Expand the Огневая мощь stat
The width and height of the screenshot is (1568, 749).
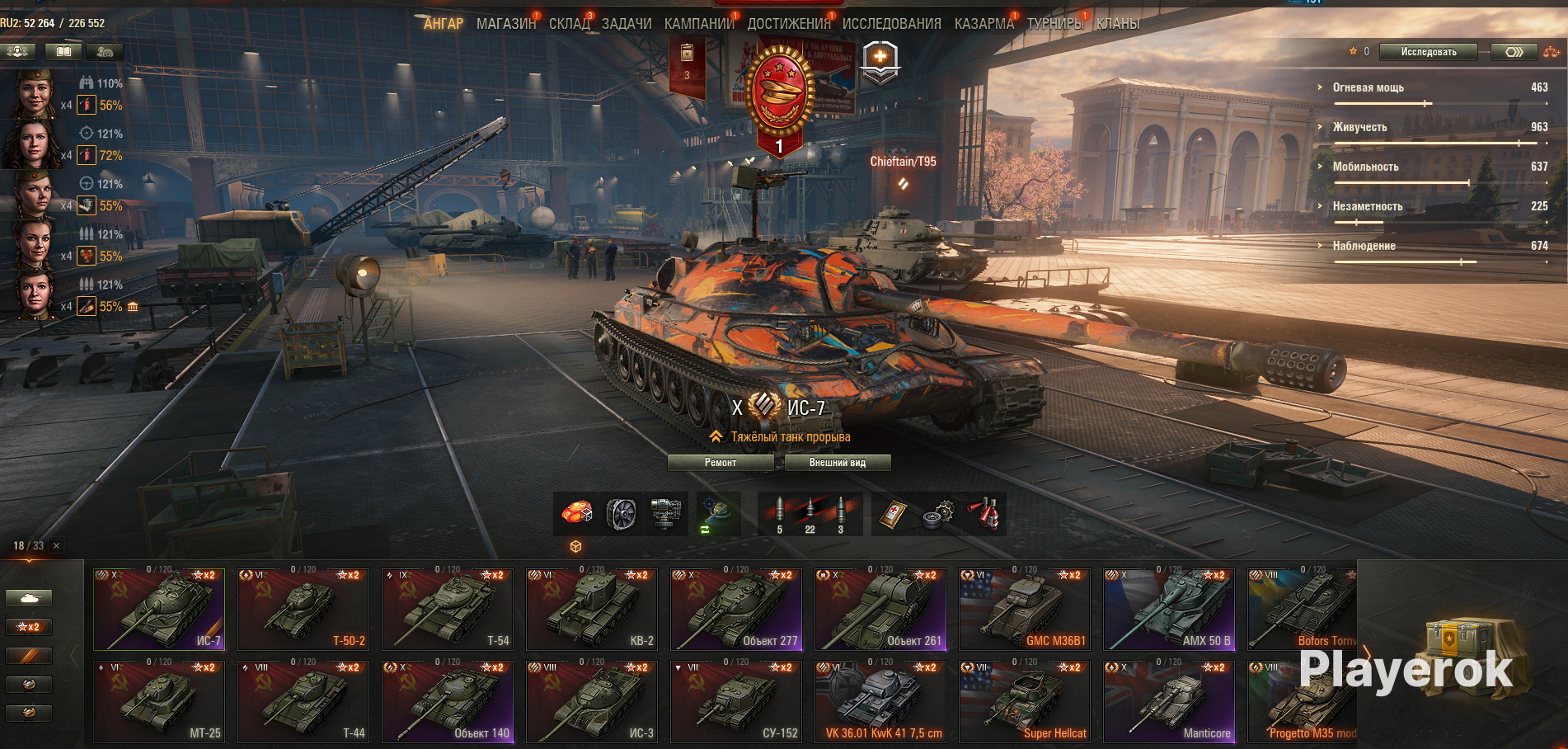point(1368,87)
